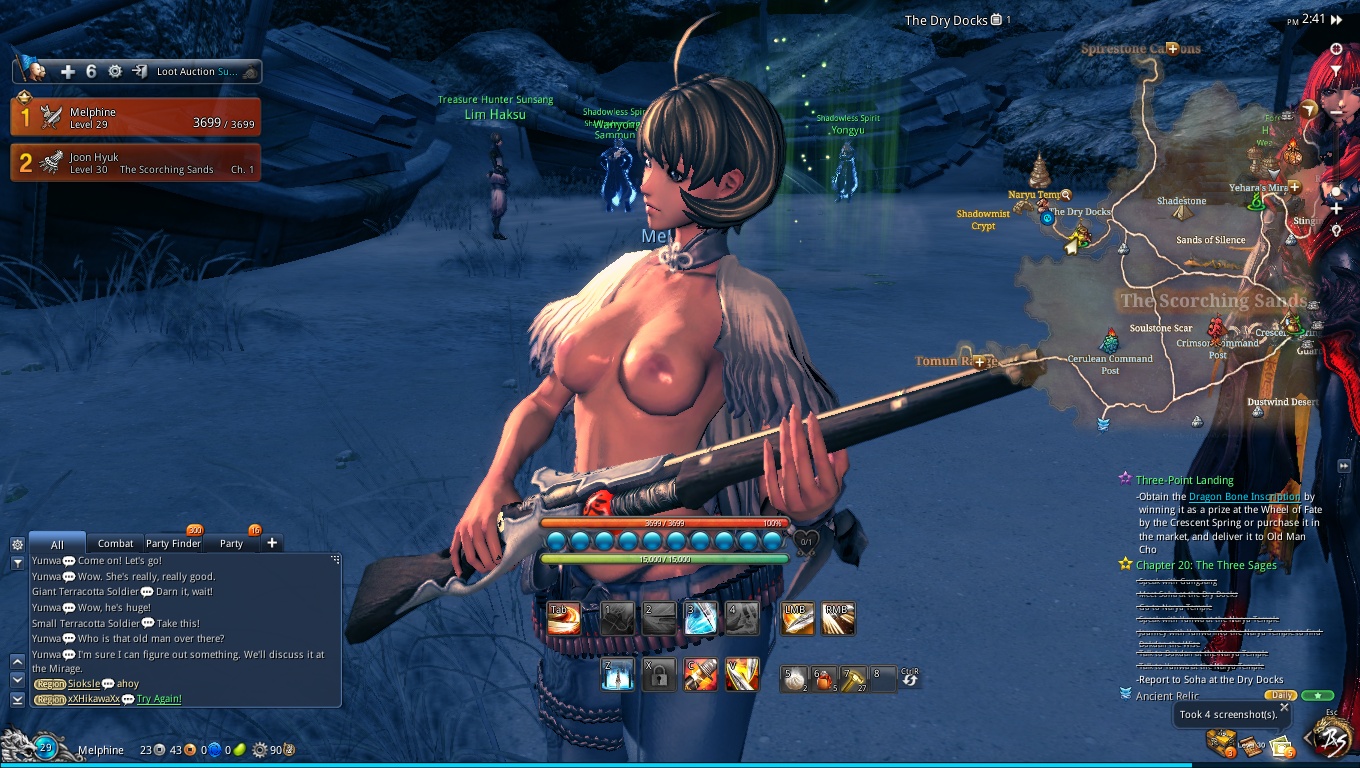Close the screenshot notification popup
The image size is (1360, 768).
point(1284,707)
